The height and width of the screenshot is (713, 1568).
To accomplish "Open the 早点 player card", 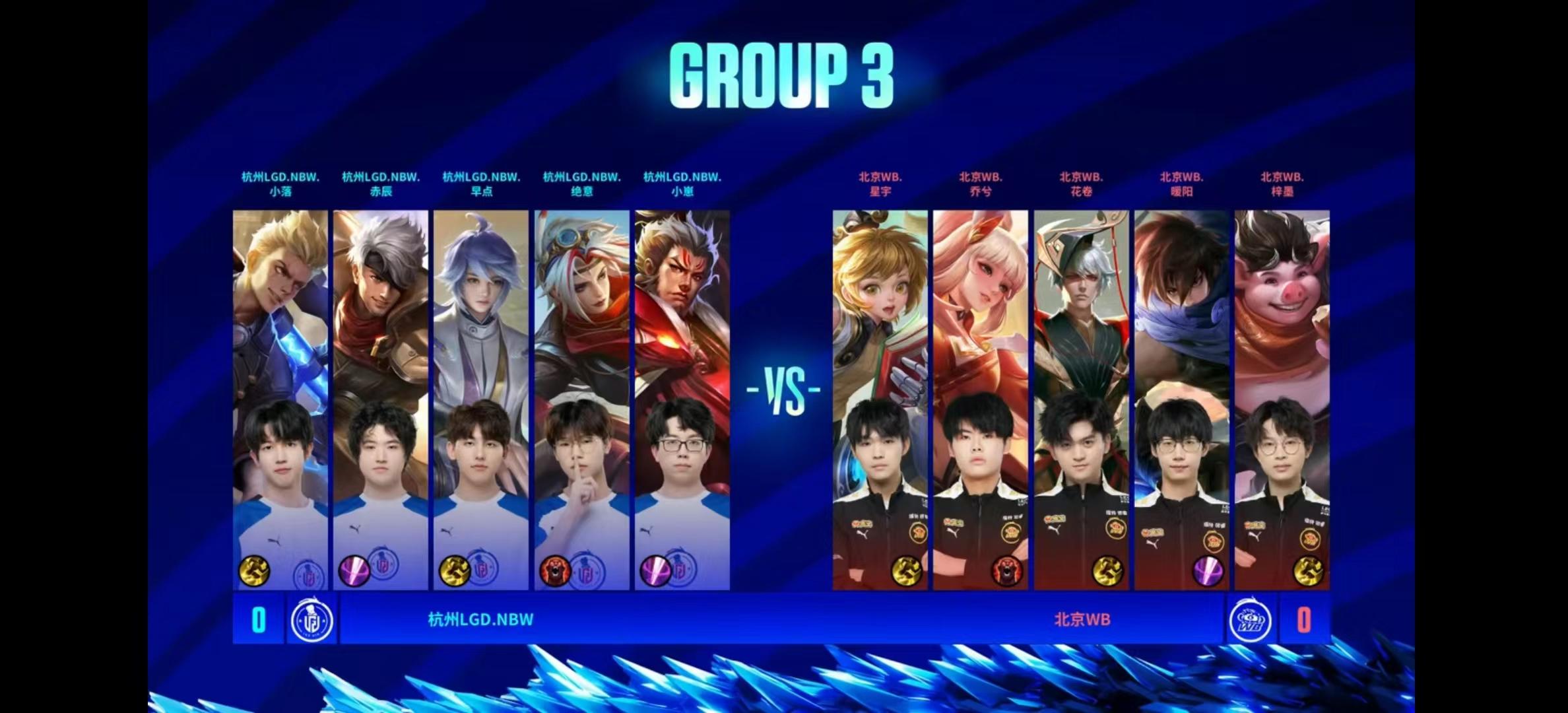I will [x=481, y=399].
